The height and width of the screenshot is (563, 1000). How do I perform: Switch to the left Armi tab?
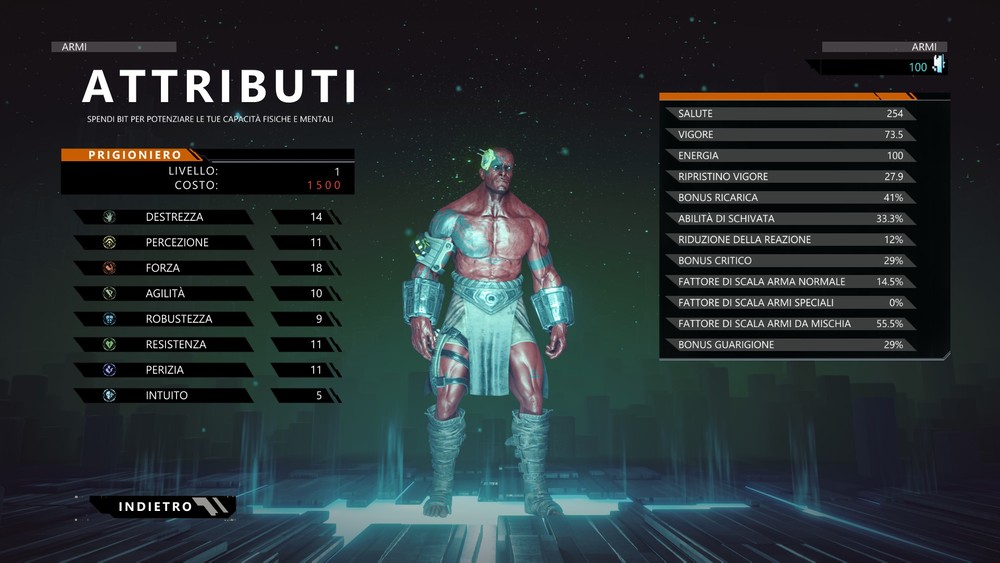coord(113,47)
